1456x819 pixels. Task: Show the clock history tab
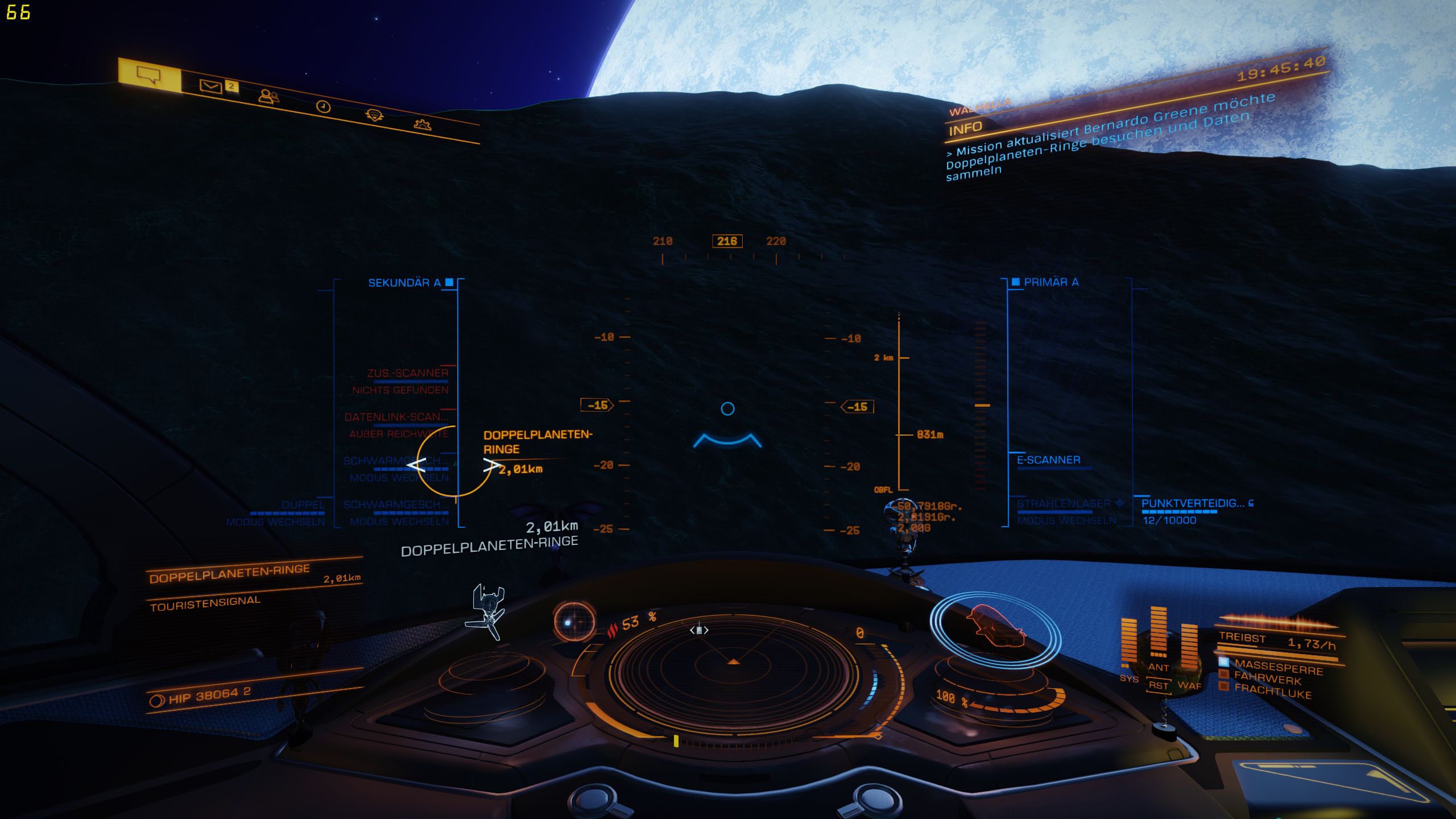pyautogui.click(x=323, y=106)
